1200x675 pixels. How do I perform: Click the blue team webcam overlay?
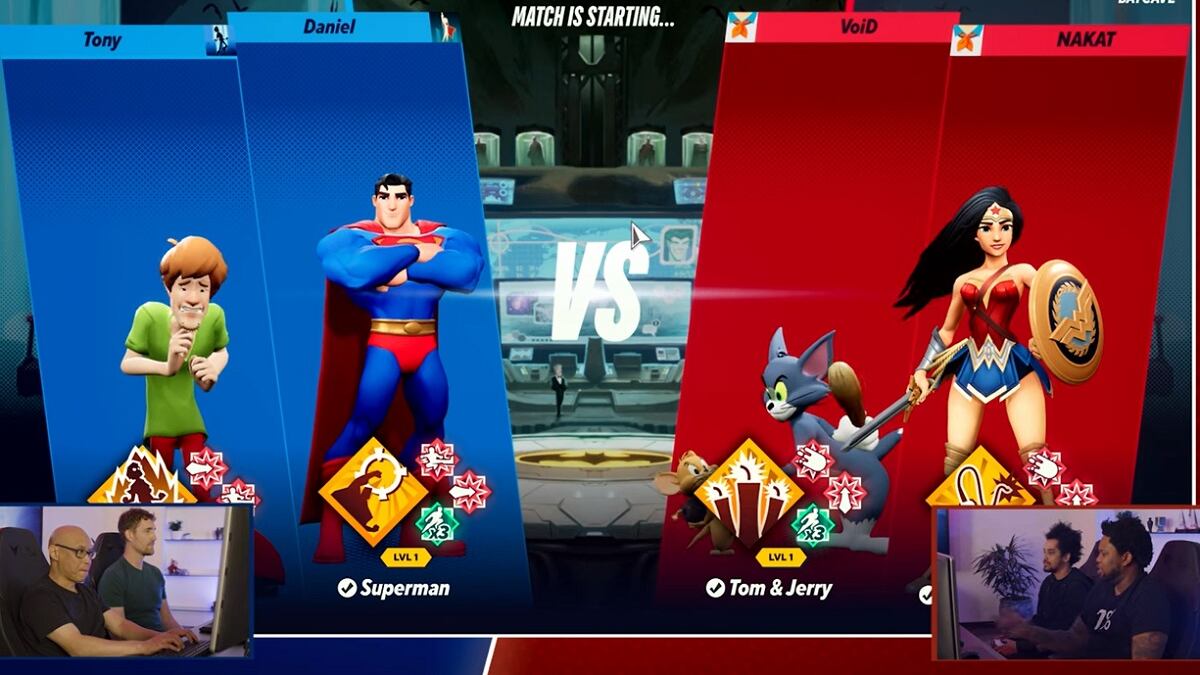125,580
